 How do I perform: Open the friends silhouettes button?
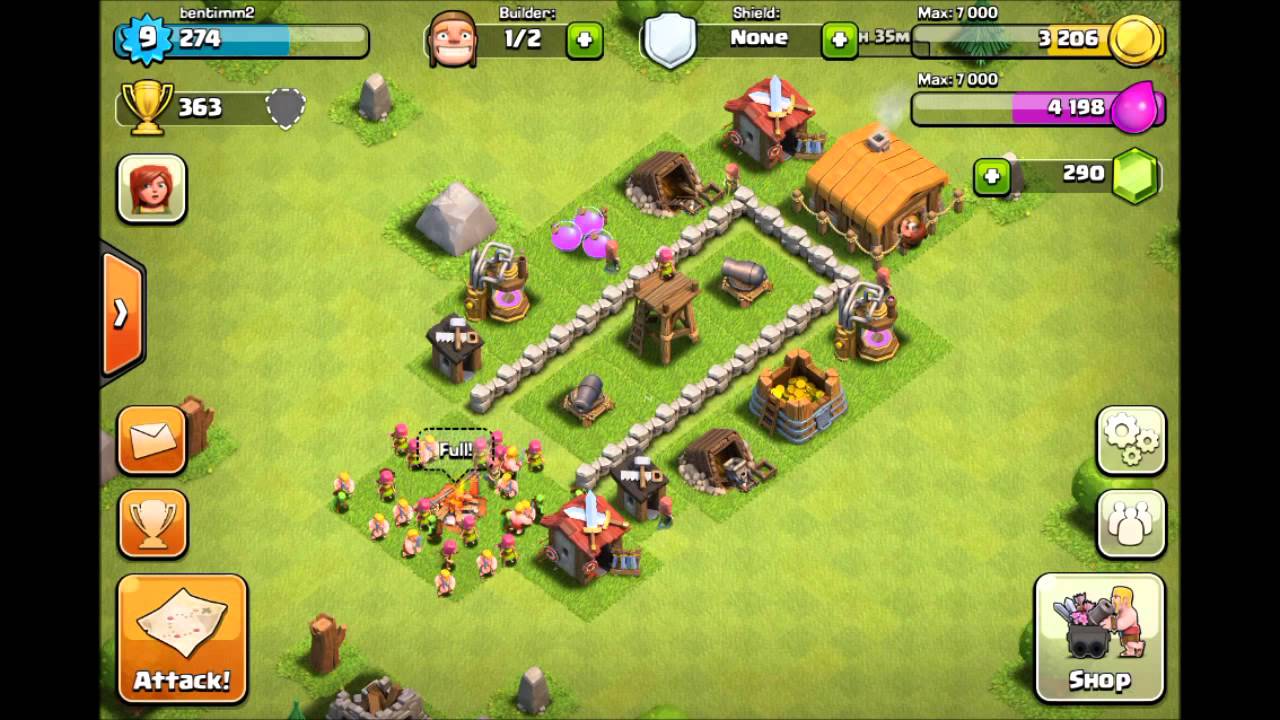[x=1131, y=523]
